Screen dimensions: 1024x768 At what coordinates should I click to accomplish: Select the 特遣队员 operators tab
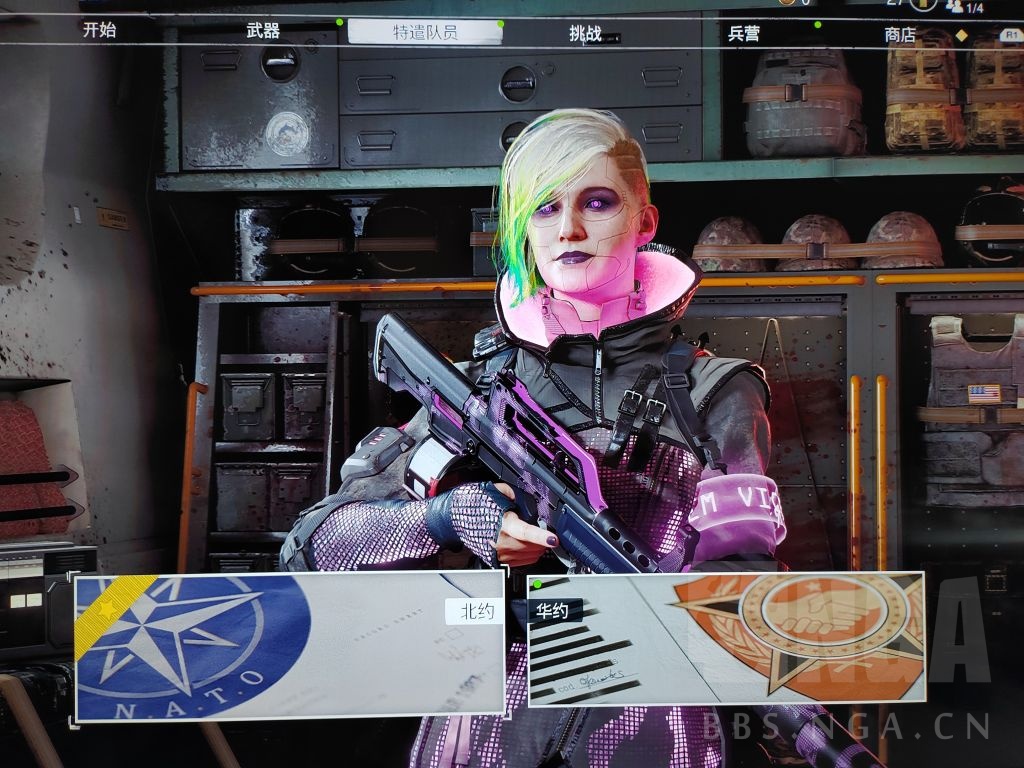(424, 32)
